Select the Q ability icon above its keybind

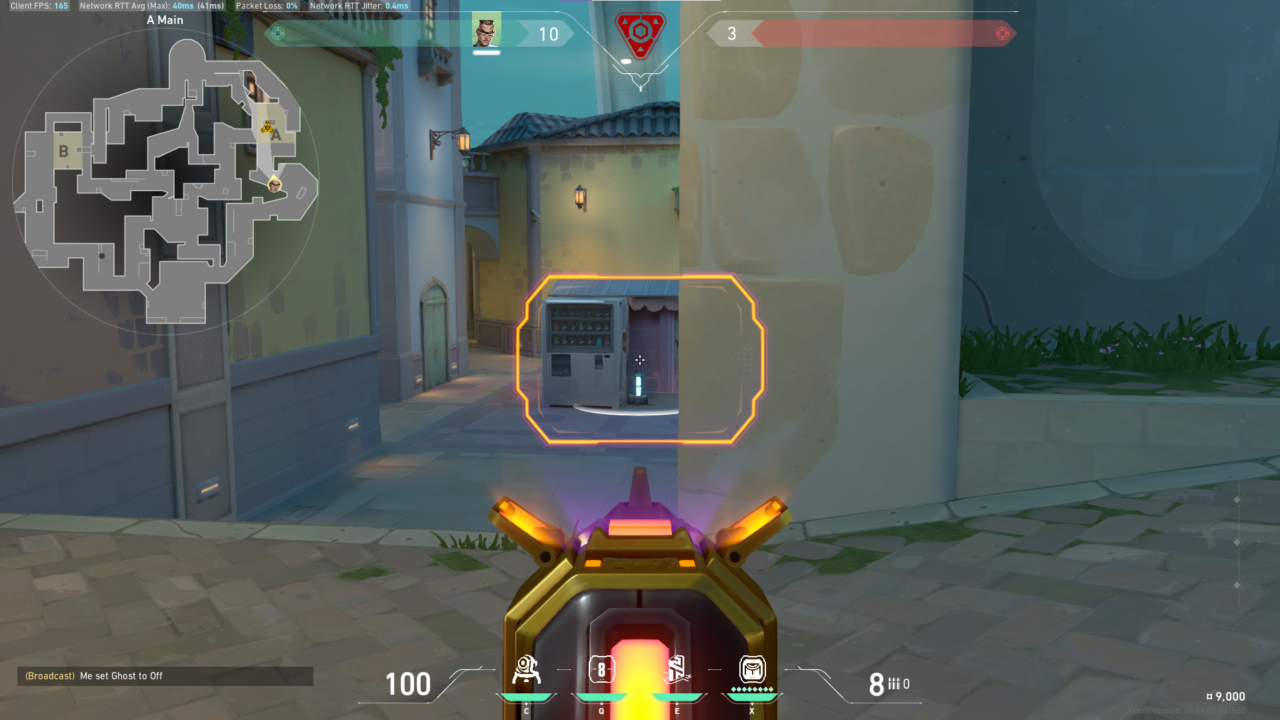pyautogui.click(x=601, y=668)
